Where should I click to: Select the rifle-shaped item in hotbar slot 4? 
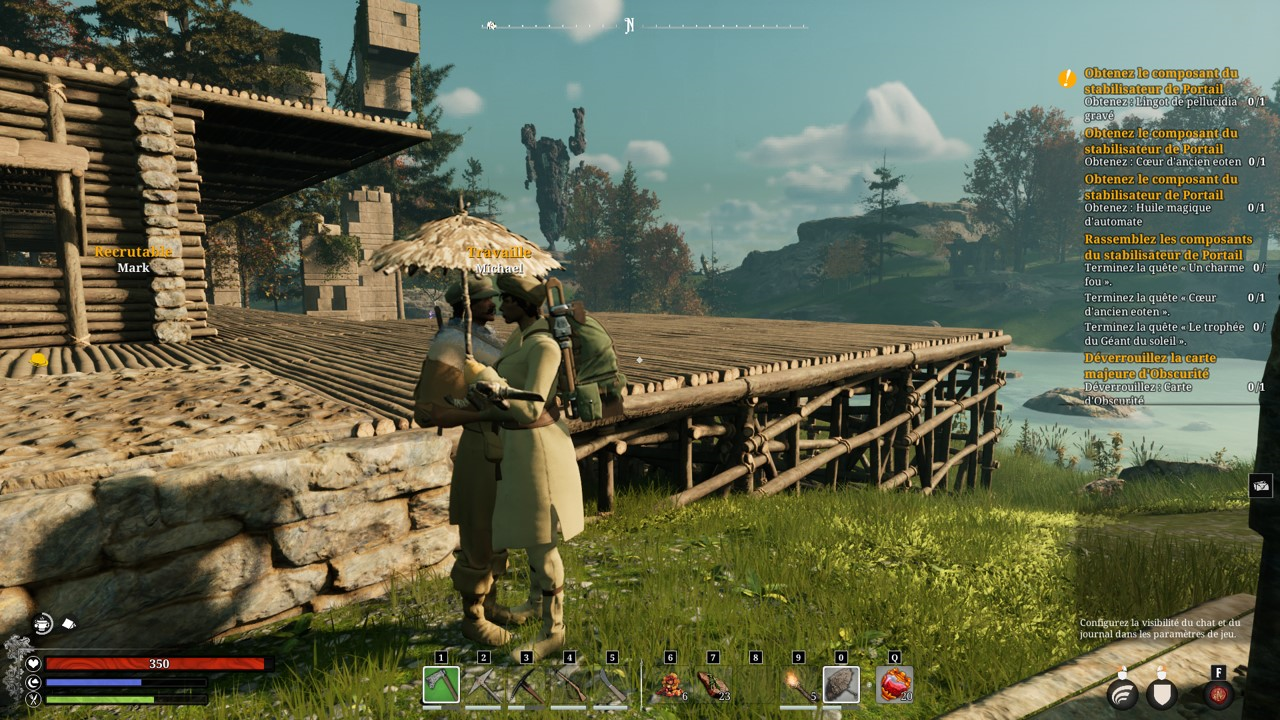569,685
